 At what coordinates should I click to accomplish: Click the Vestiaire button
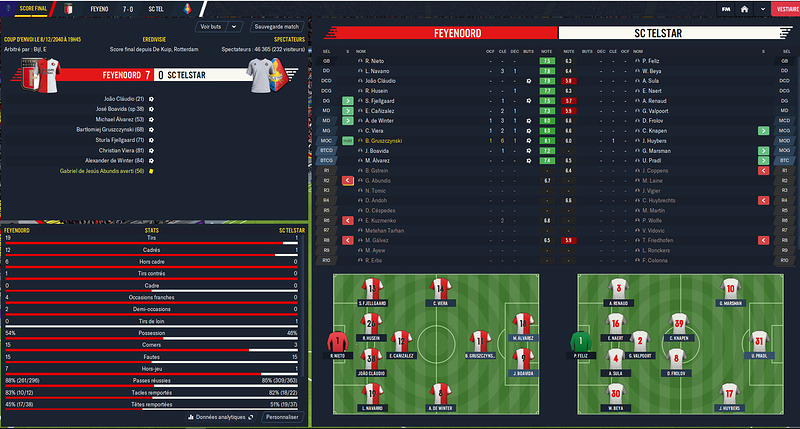click(x=784, y=9)
